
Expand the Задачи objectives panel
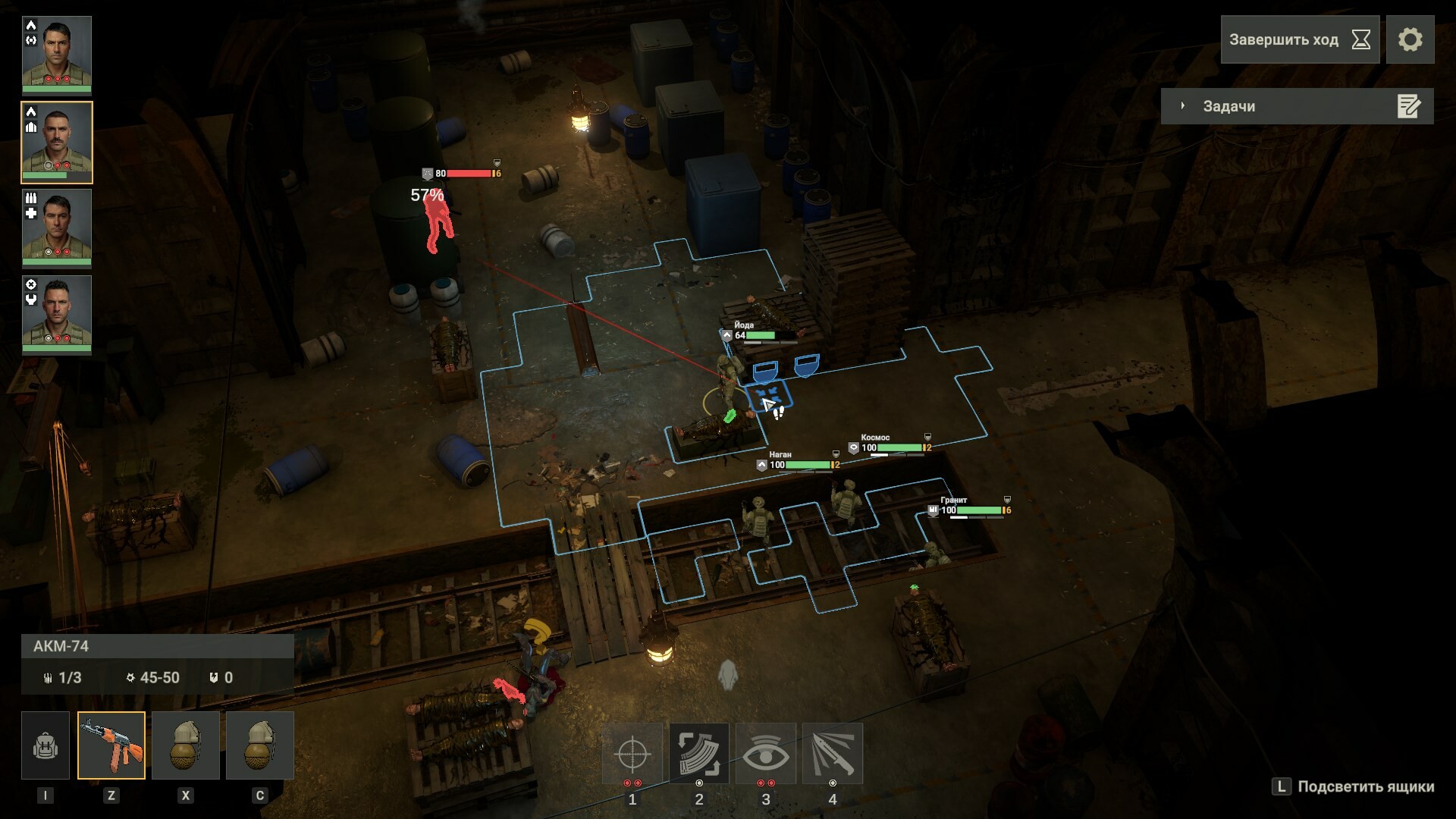[1296, 106]
